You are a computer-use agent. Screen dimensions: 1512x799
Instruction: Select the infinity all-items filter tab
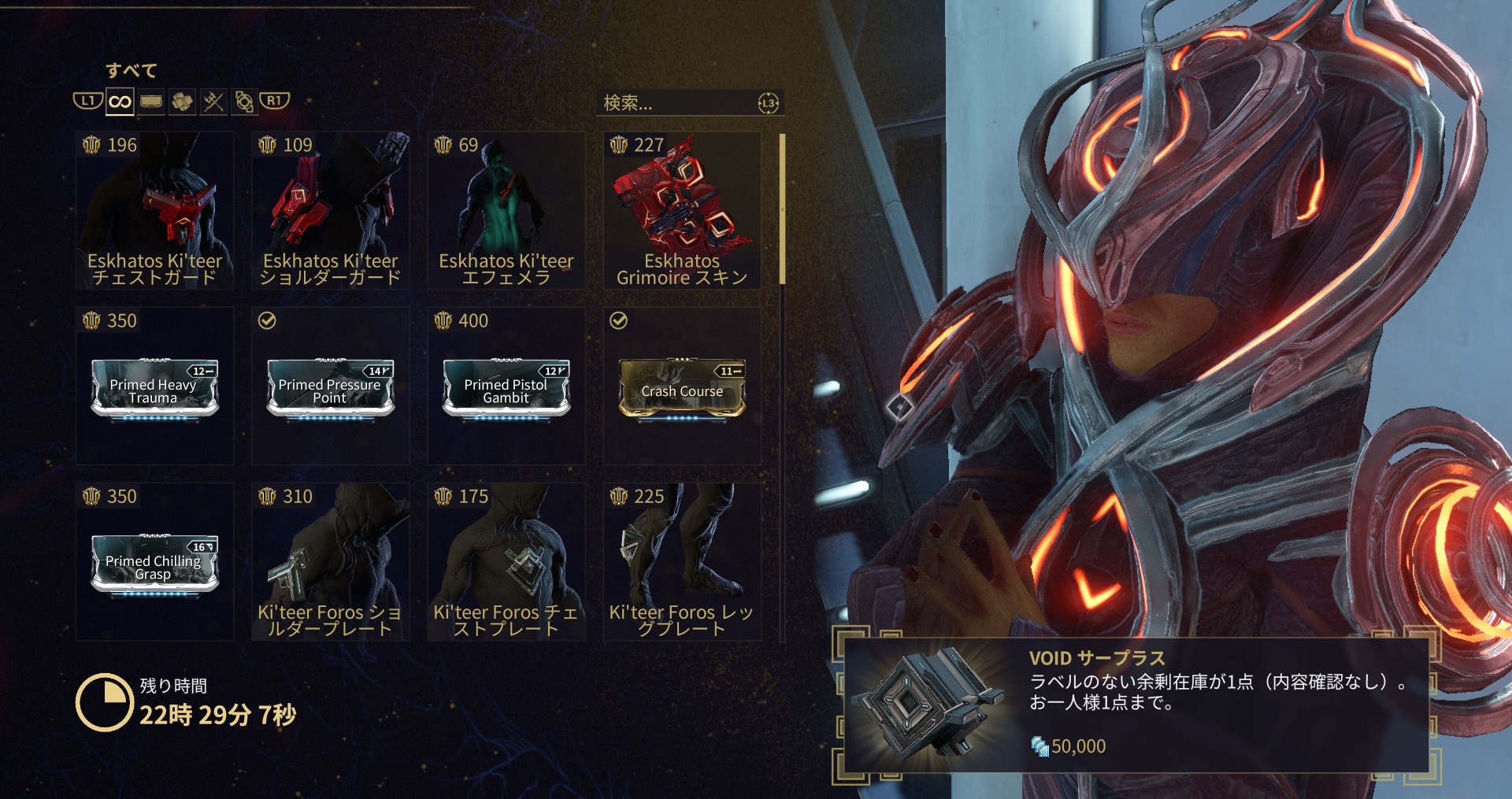coord(119,101)
